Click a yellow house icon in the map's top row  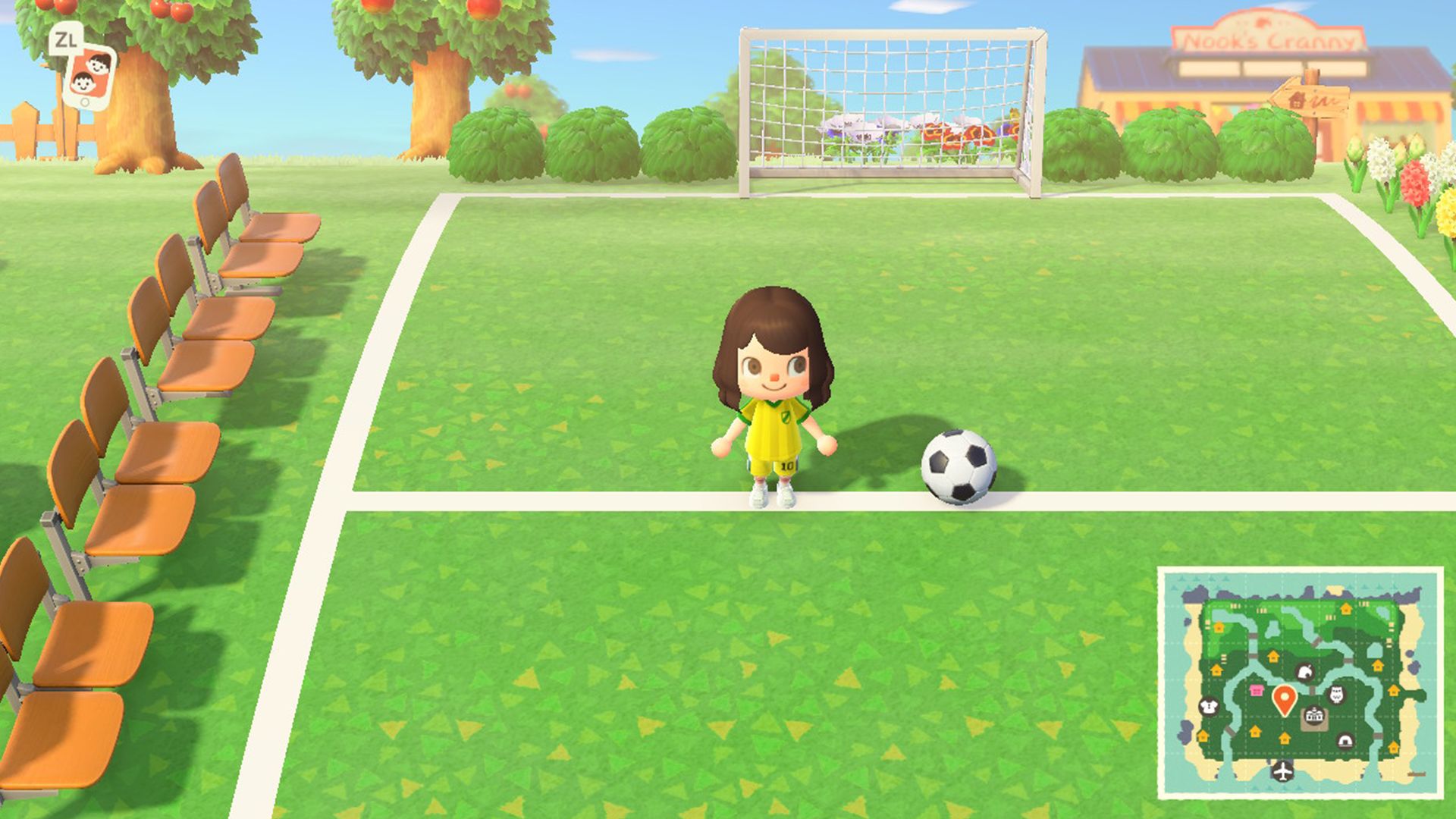point(1345,610)
